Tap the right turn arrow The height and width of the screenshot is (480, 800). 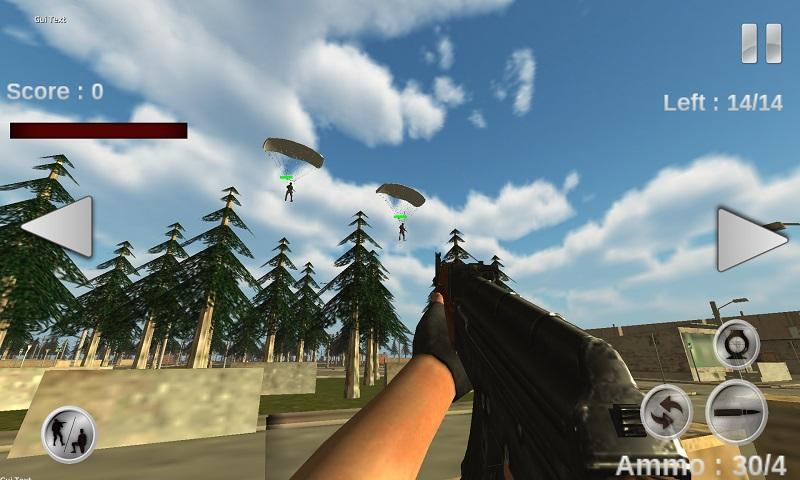[x=748, y=239]
